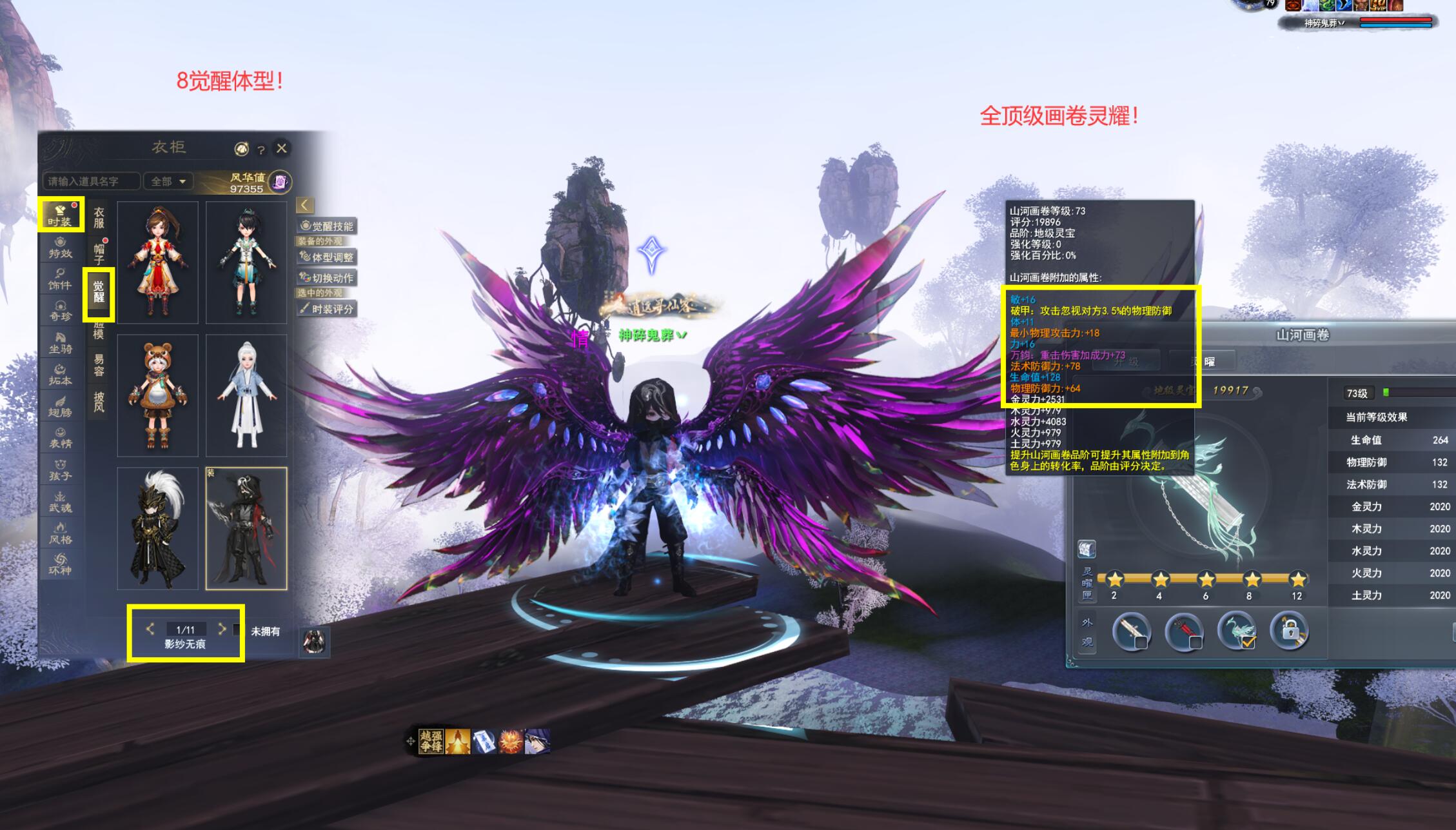Open the 披风 cape sub-tab
Image resolution: width=1456 pixels, height=830 pixels.
[99, 401]
